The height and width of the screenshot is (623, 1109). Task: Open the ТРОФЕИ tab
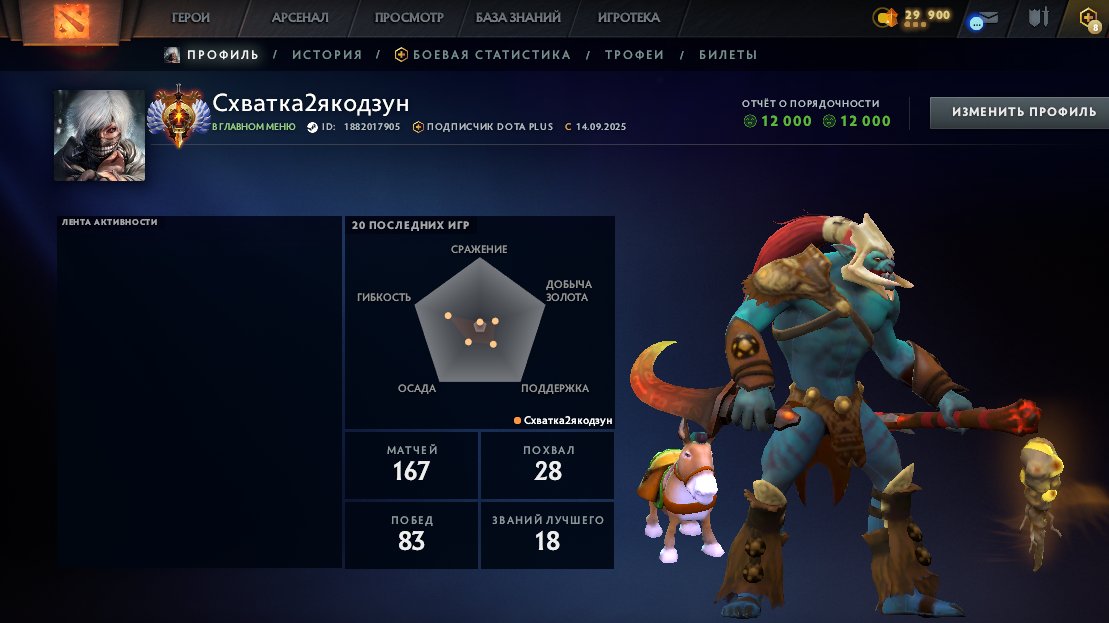pyautogui.click(x=634, y=55)
